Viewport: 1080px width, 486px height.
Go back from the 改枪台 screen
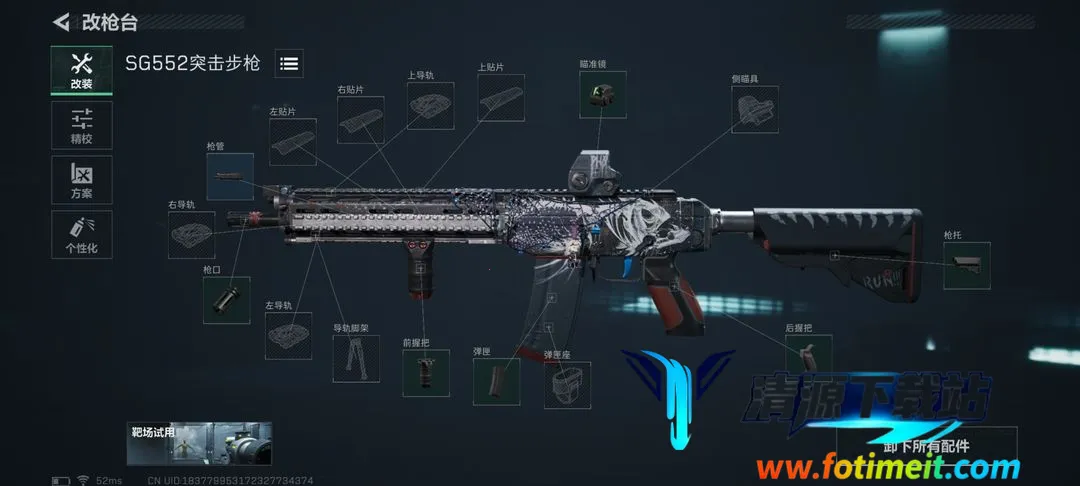[x=62, y=21]
